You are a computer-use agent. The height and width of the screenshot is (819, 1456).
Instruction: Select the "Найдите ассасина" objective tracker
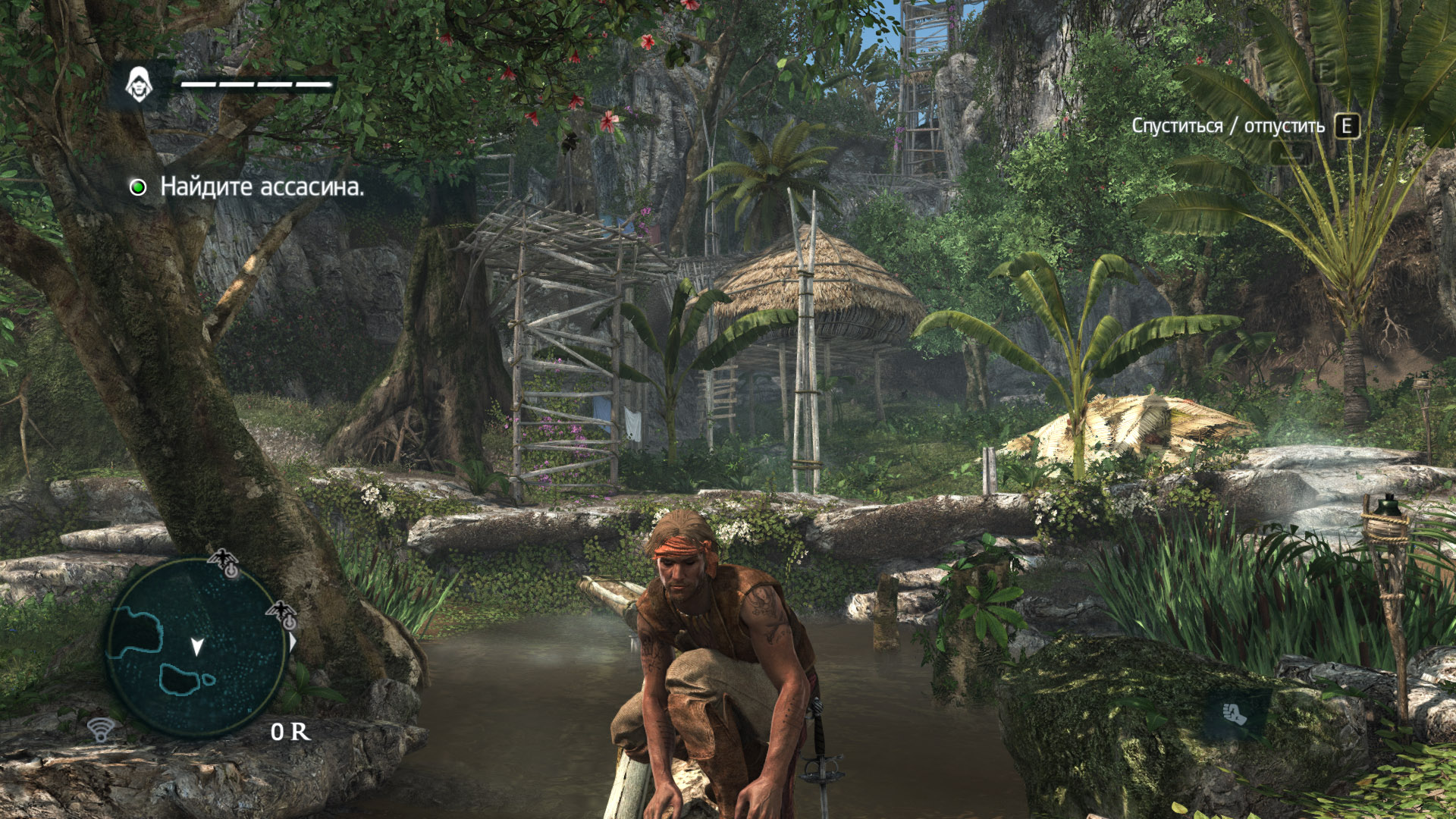[247, 187]
